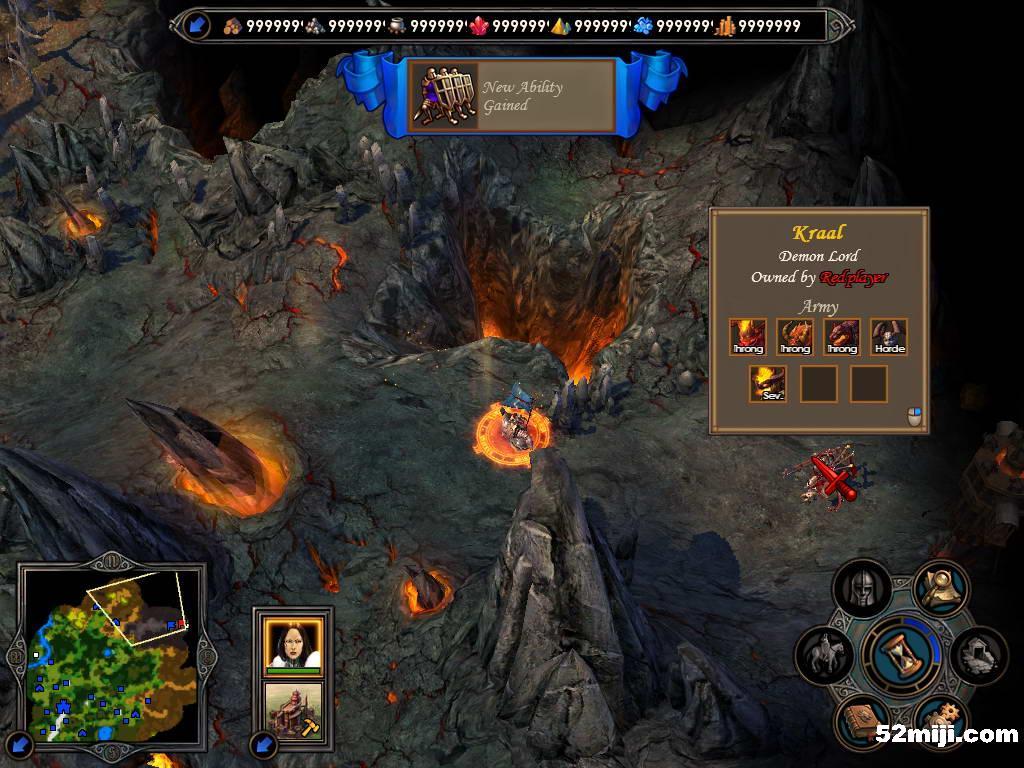The width and height of the screenshot is (1024, 768).
Task: Select the Horde creature in Kraal's army
Action: 888,337
